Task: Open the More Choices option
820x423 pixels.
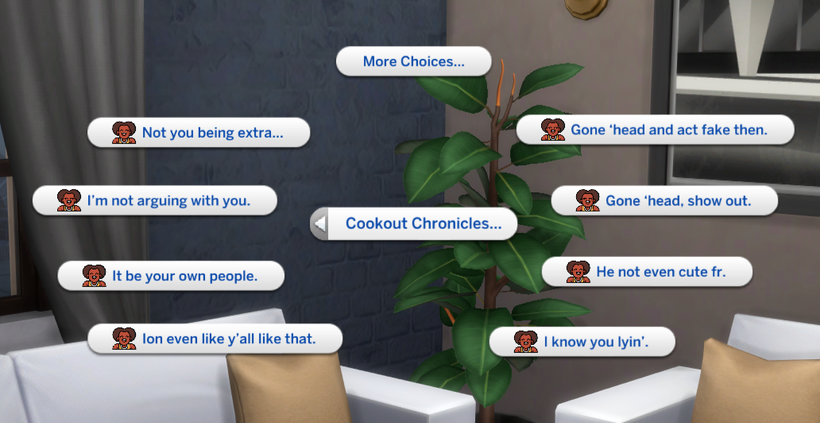Action: click(413, 62)
